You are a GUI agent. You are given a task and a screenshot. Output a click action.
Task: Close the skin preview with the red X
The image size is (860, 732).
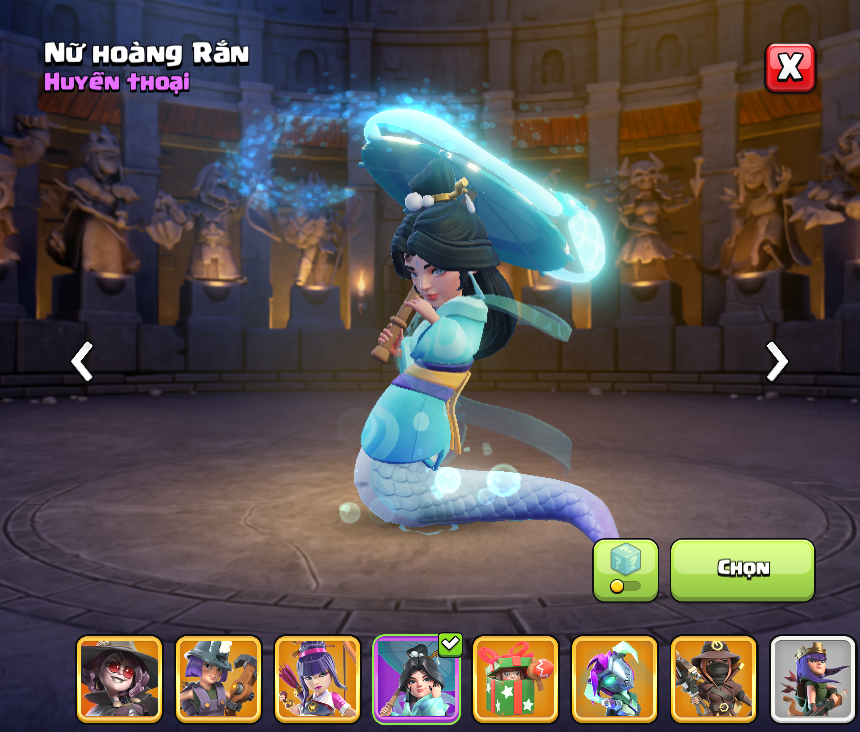pyautogui.click(x=790, y=68)
